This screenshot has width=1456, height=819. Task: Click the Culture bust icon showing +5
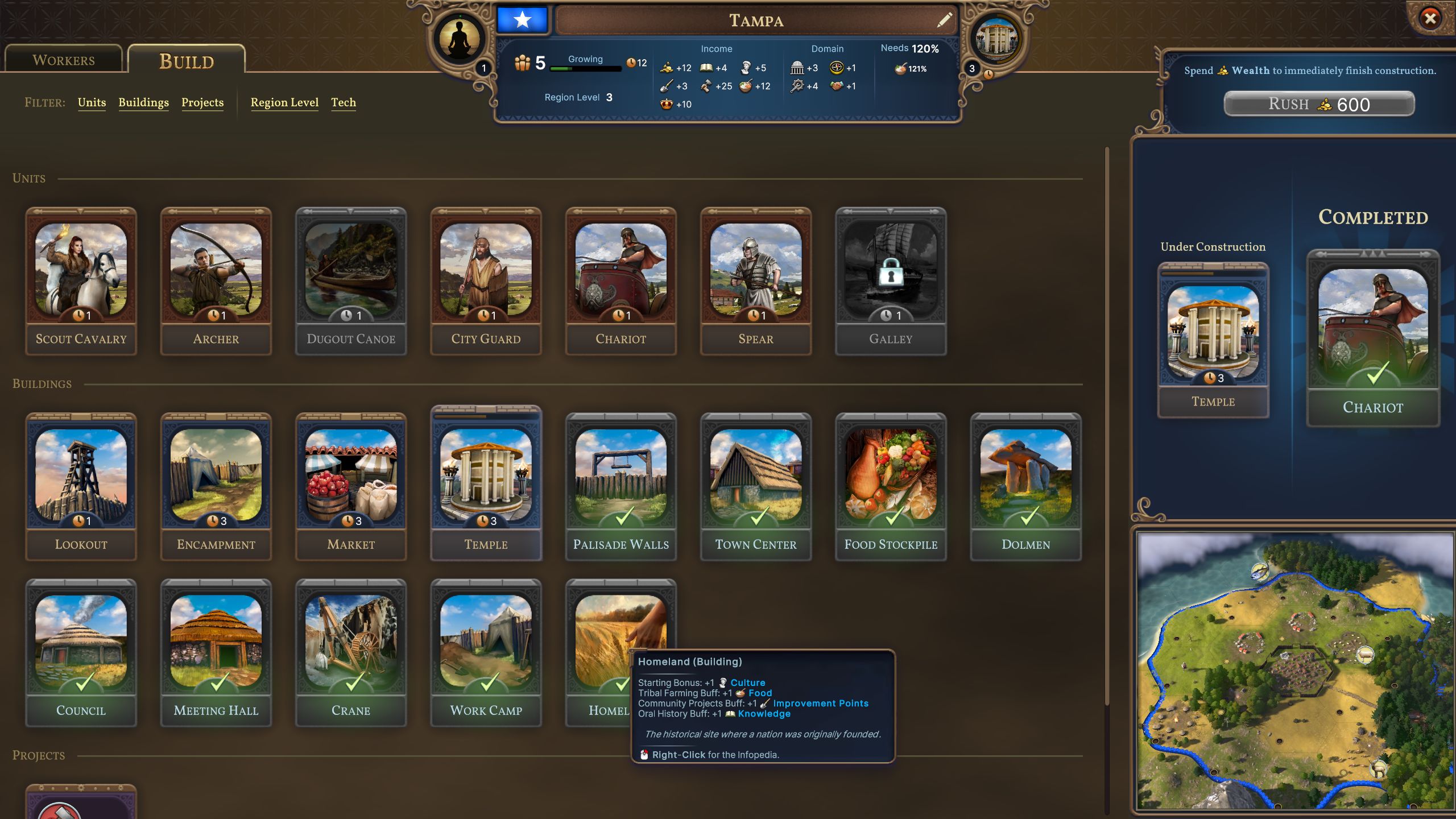click(x=746, y=67)
